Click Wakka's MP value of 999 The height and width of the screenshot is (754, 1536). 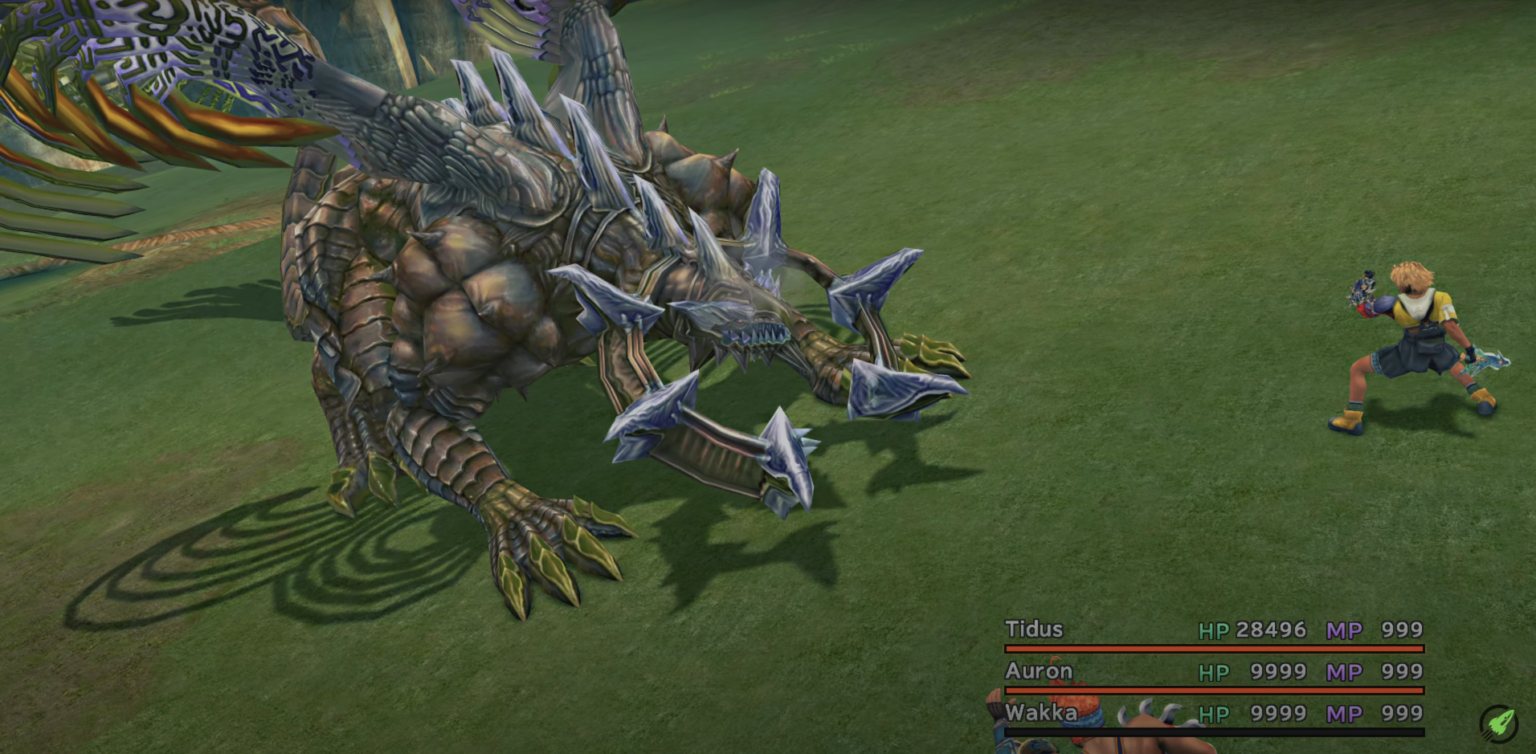(1400, 713)
